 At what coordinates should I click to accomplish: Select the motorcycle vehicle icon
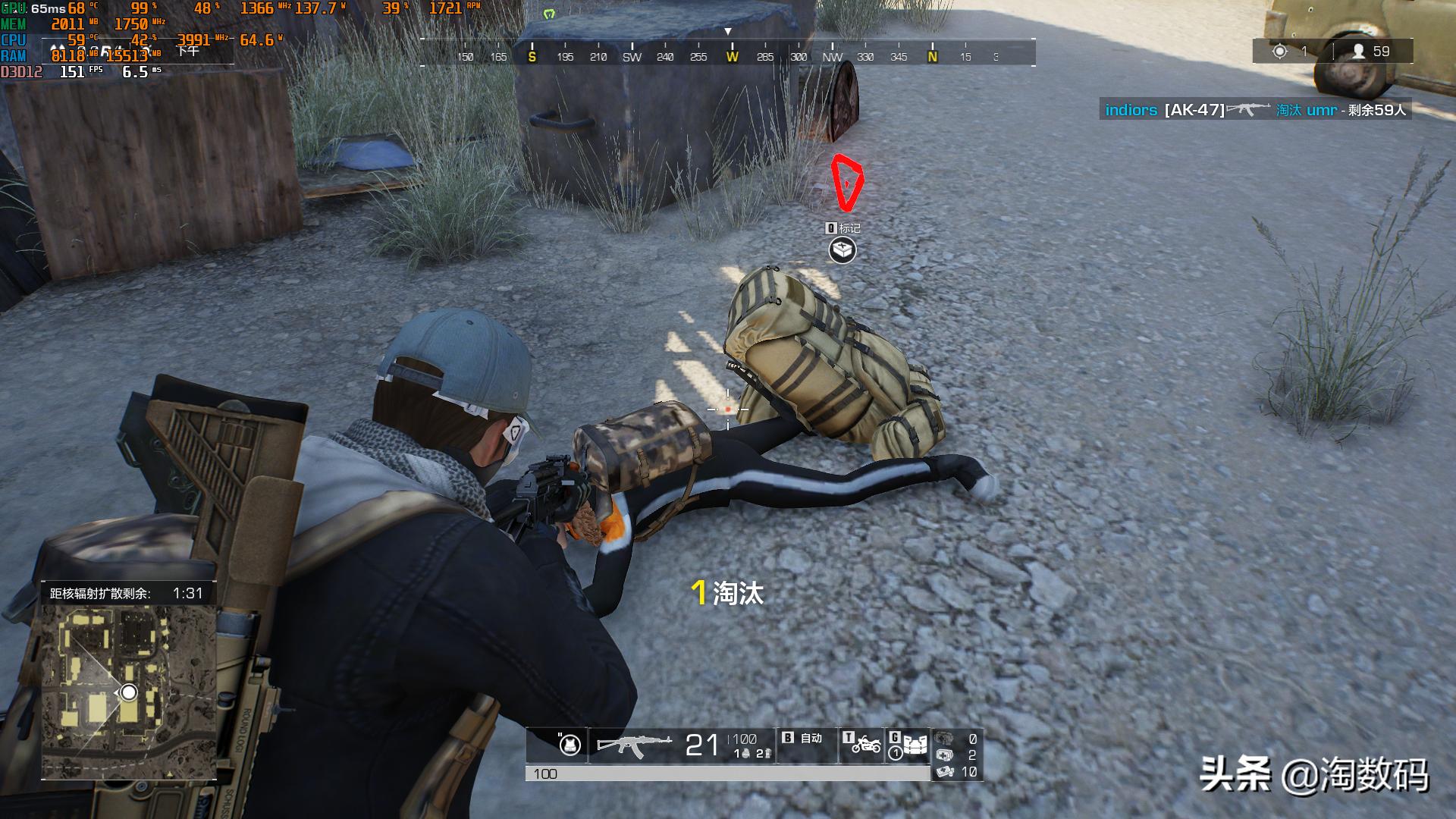click(865, 745)
